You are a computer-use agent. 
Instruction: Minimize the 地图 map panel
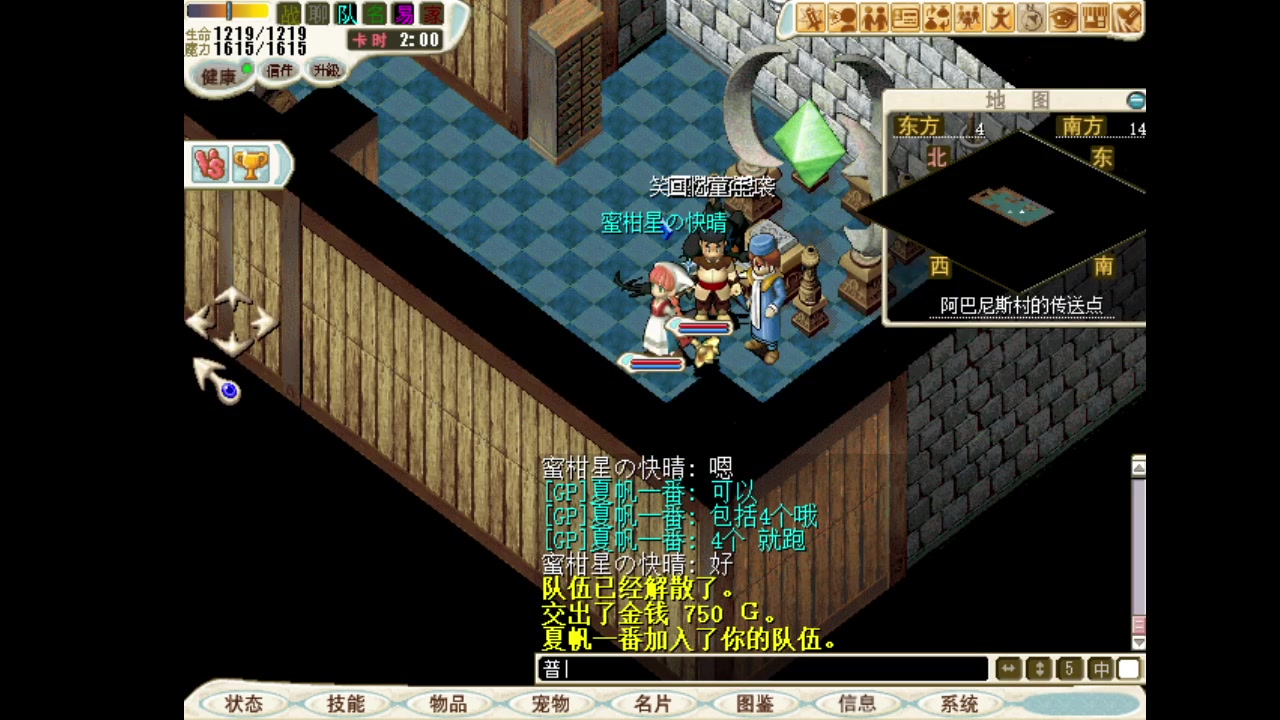pyautogui.click(x=1135, y=100)
